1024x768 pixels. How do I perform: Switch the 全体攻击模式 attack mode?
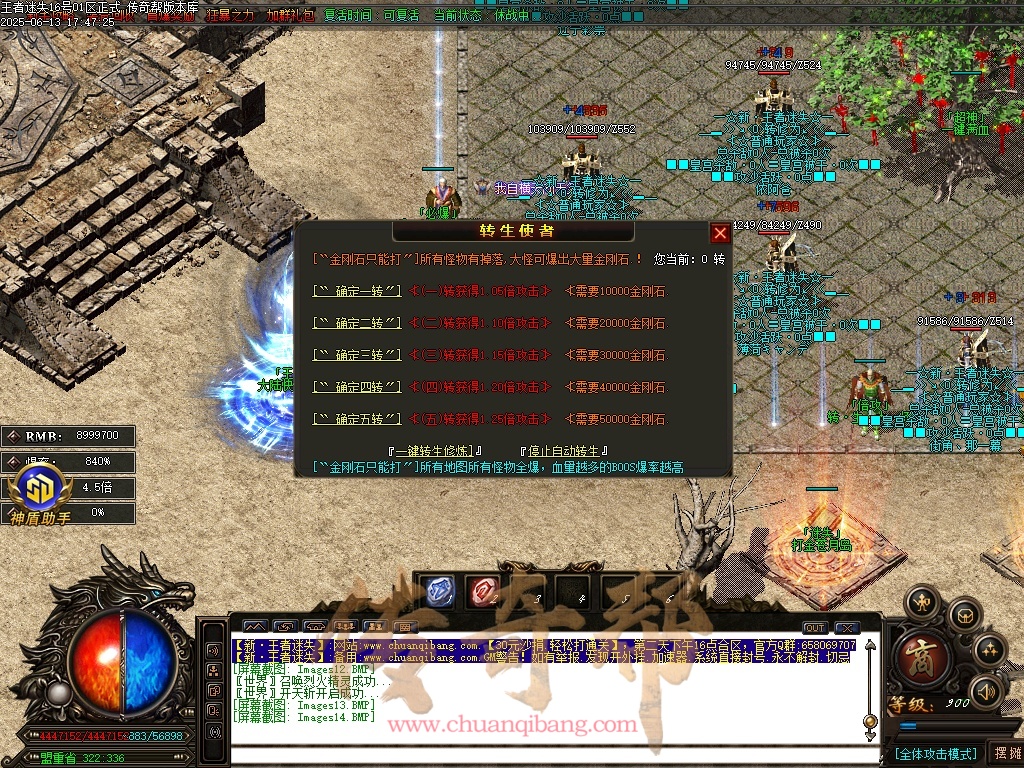click(935, 753)
